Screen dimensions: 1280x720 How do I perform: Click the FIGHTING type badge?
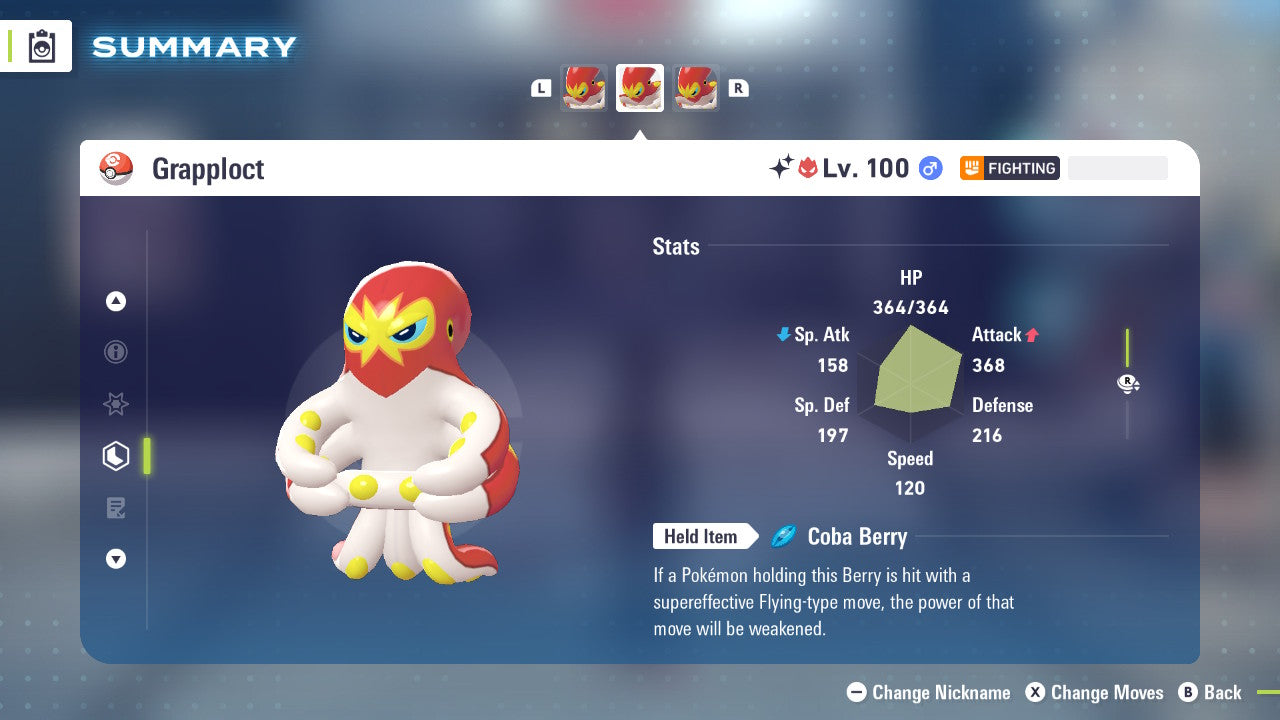coord(1009,168)
